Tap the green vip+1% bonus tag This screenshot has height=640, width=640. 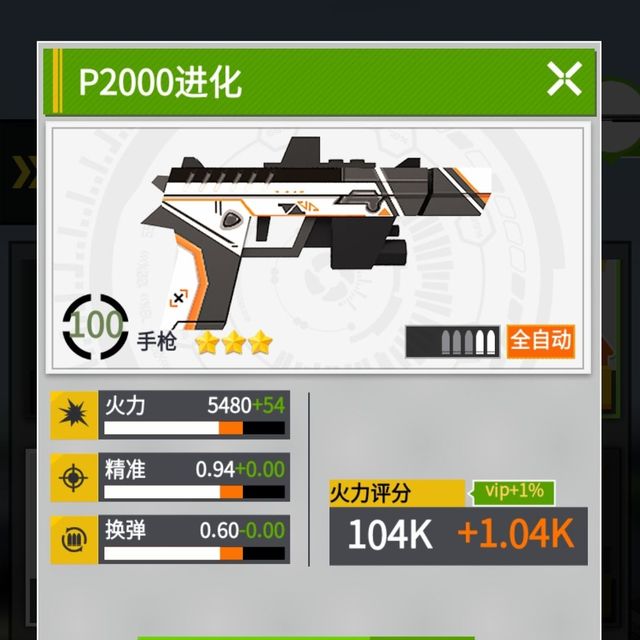513,491
